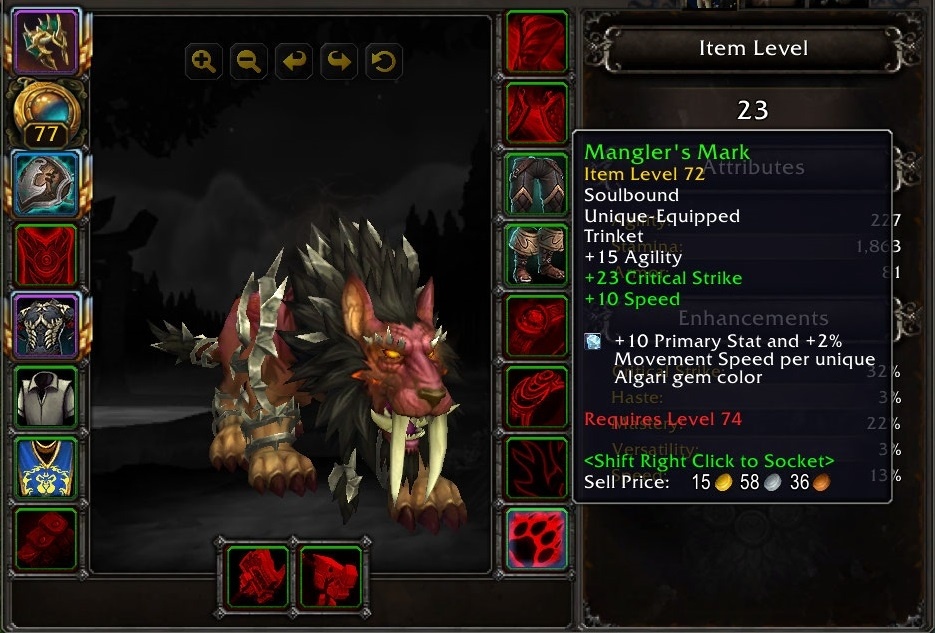Image resolution: width=935 pixels, height=633 pixels.
Task: Select the equipped helmet slot
Action: click(45, 40)
